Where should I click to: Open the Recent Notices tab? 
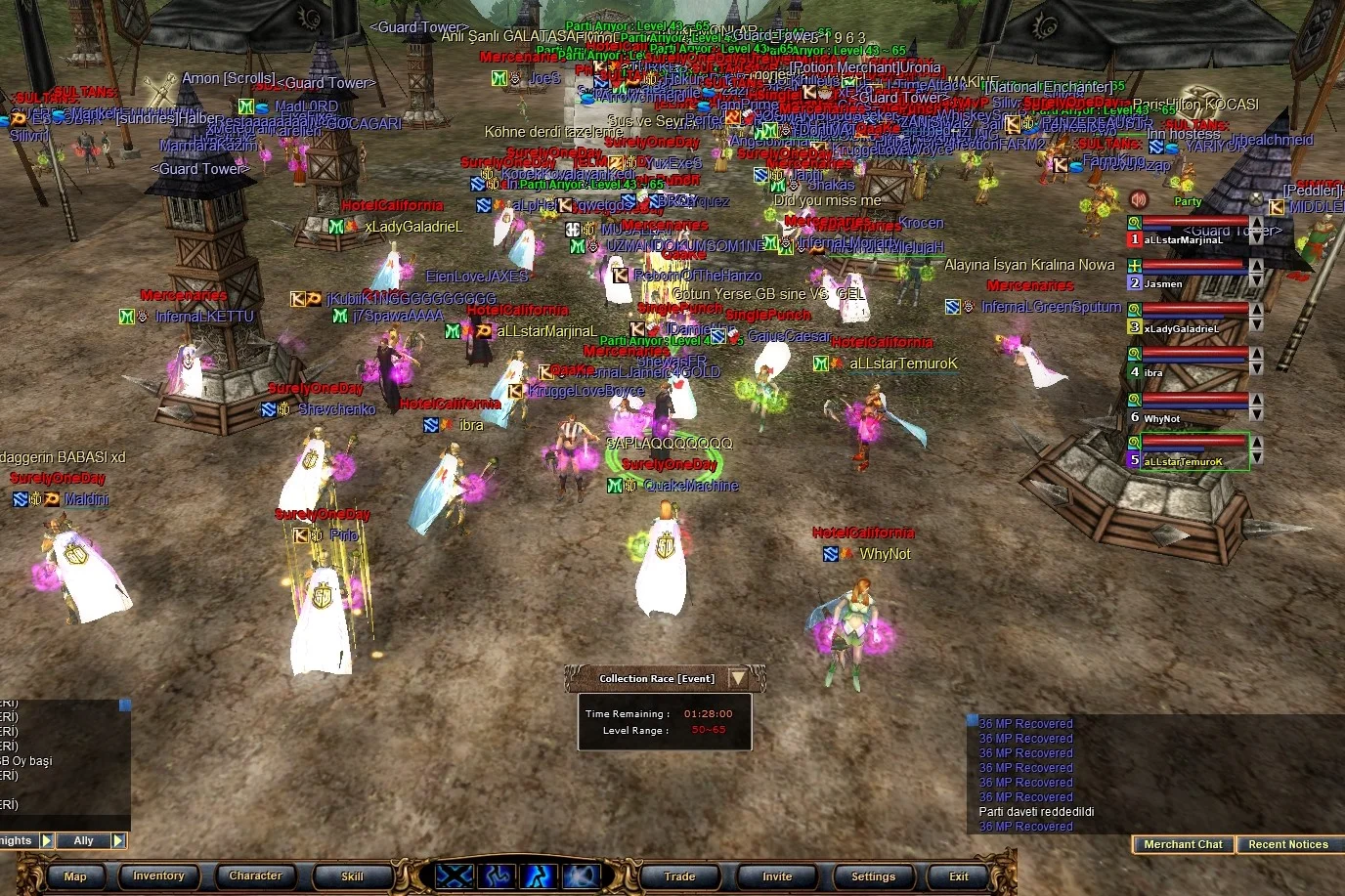pos(1287,844)
